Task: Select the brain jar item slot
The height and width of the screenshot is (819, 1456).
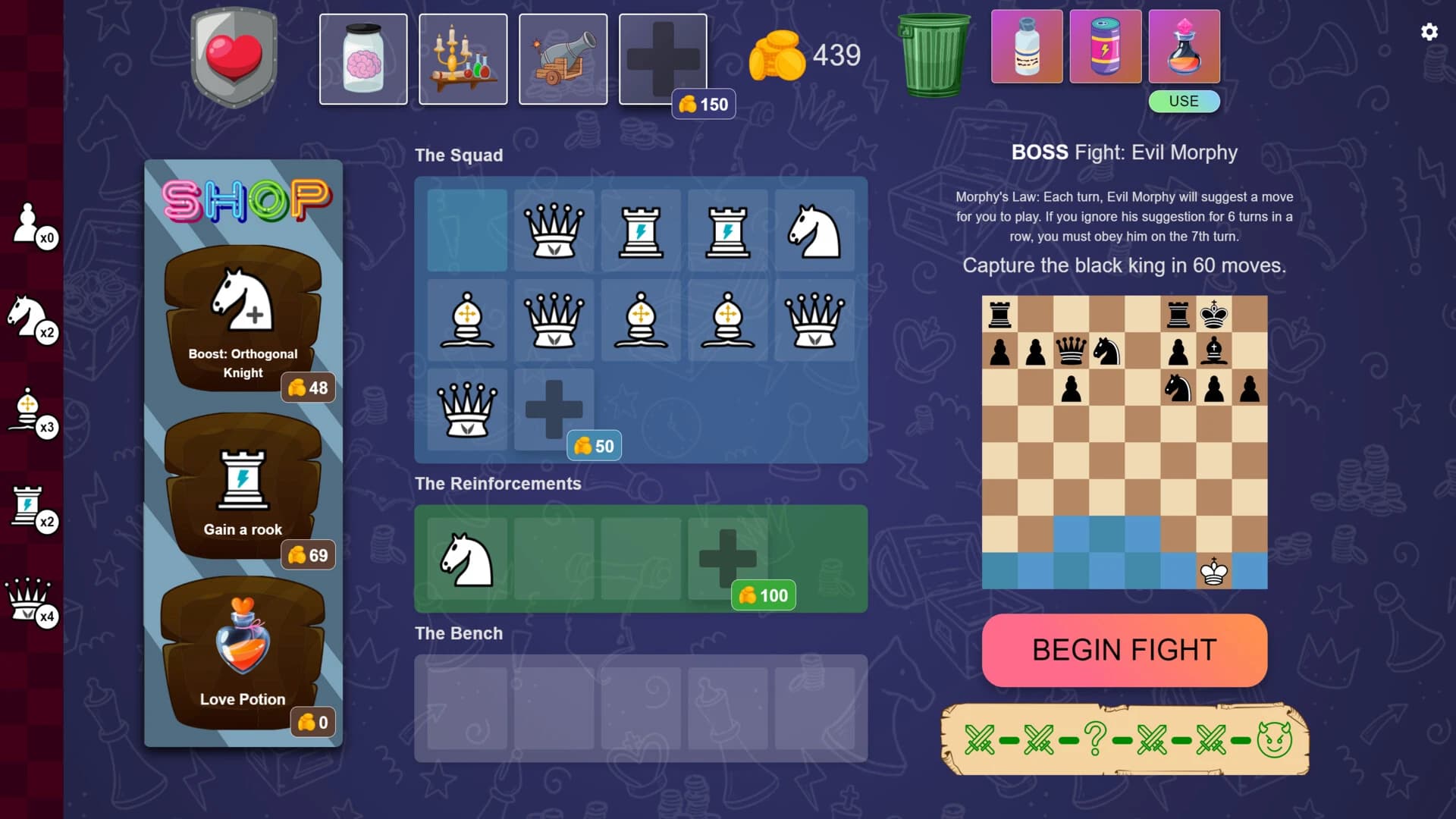Action: pyautogui.click(x=362, y=58)
